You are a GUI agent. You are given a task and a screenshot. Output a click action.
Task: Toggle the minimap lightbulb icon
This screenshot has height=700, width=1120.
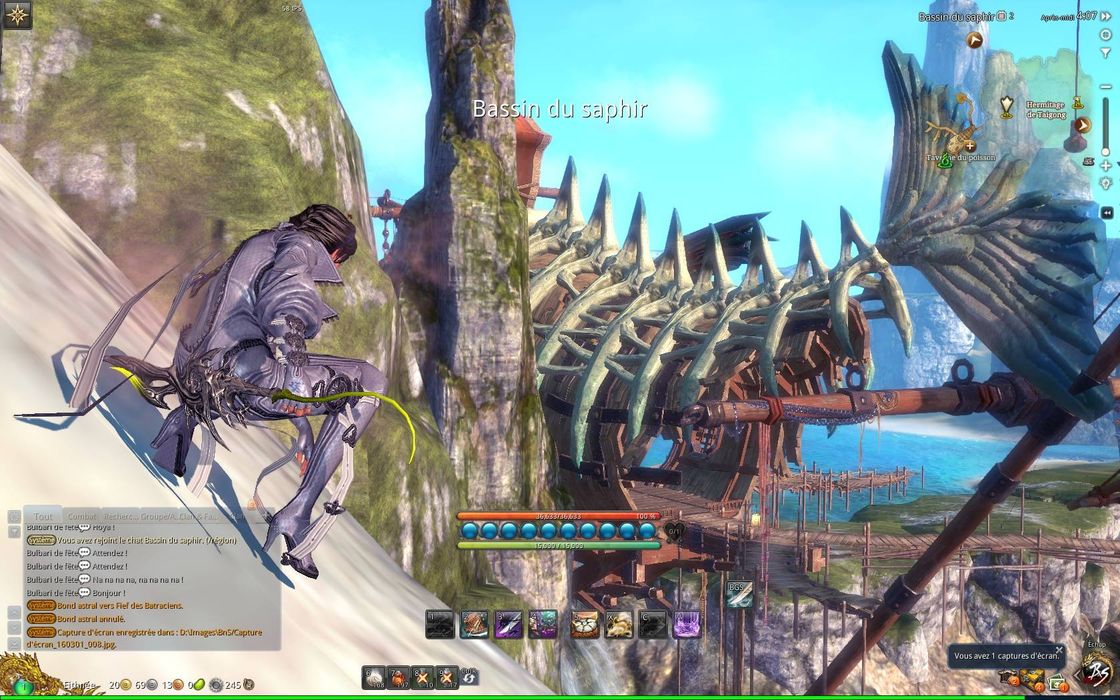pyautogui.click(x=1105, y=183)
